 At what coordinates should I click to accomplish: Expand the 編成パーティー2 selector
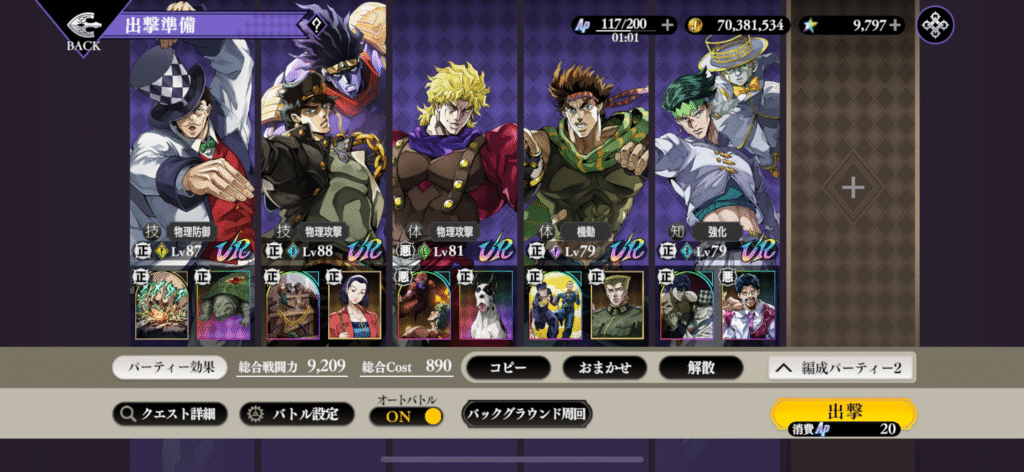click(x=840, y=368)
